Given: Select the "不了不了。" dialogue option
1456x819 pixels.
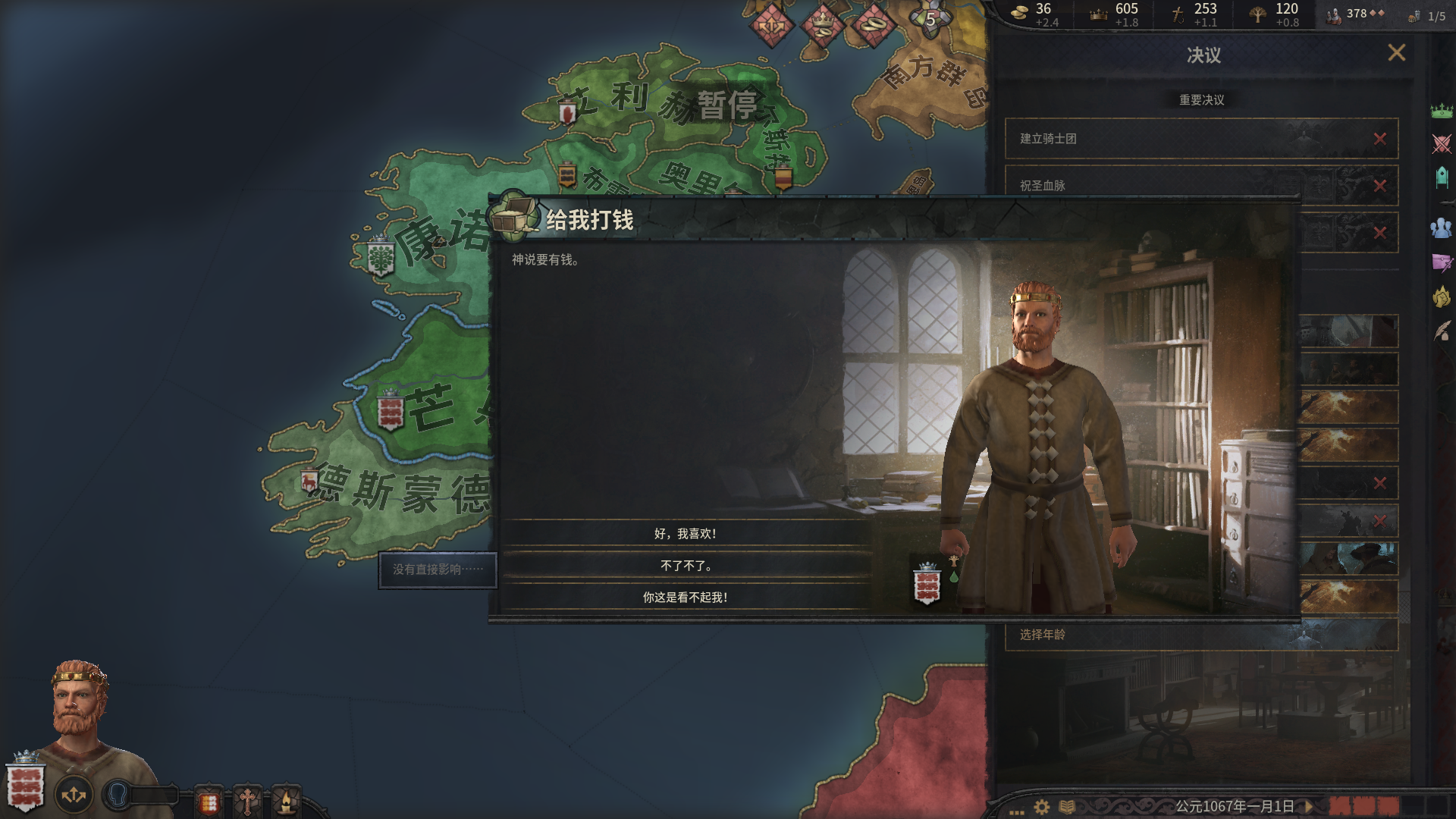Looking at the screenshot, I should (686, 566).
